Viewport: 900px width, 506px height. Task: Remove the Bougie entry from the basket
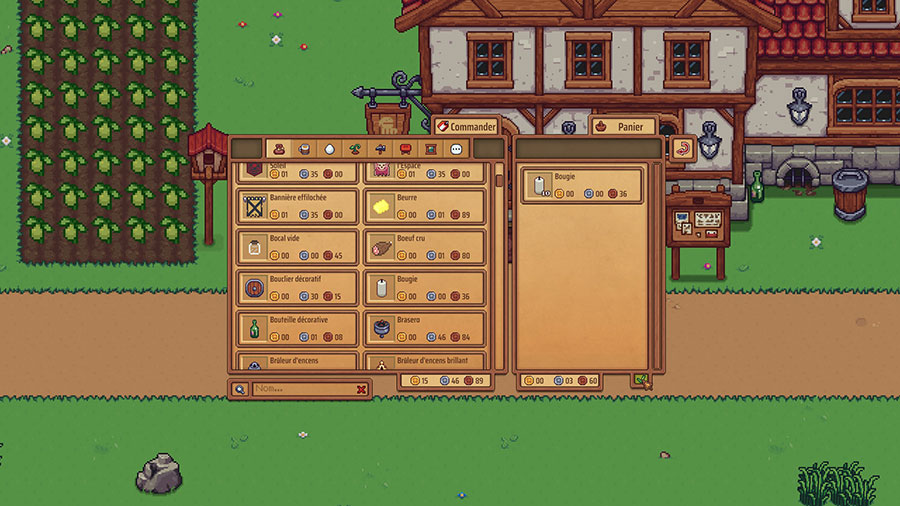pos(582,186)
